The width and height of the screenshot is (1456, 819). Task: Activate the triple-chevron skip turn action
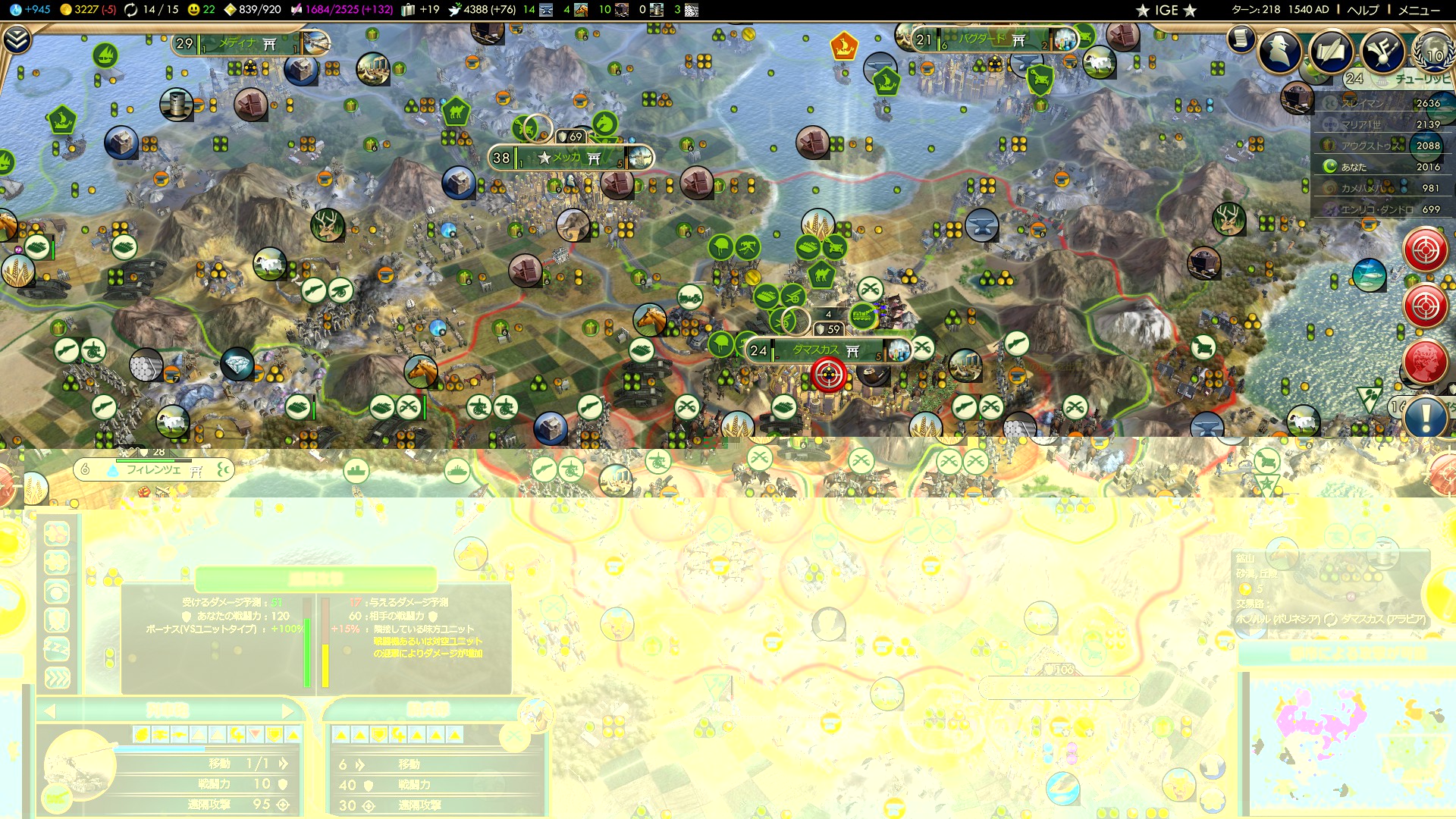(x=57, y=677)
